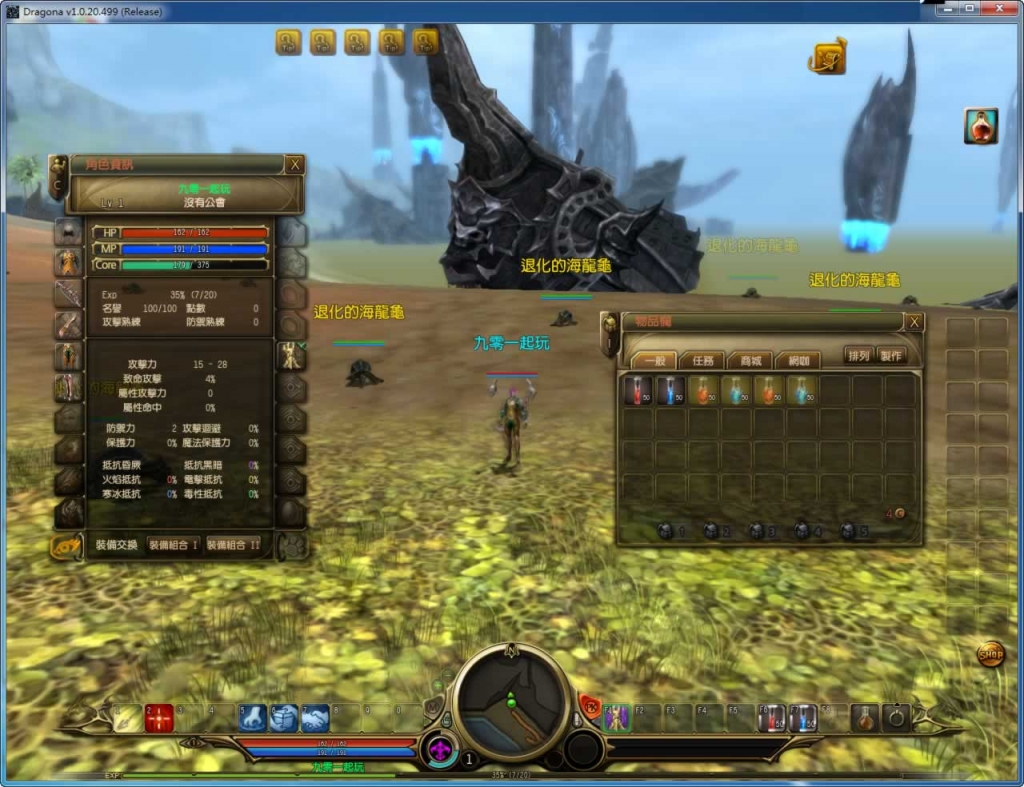Viewport: 1024px width, 787px height.
Task: Switch to the 任務 inventory tab
Action: click(703, 360)
